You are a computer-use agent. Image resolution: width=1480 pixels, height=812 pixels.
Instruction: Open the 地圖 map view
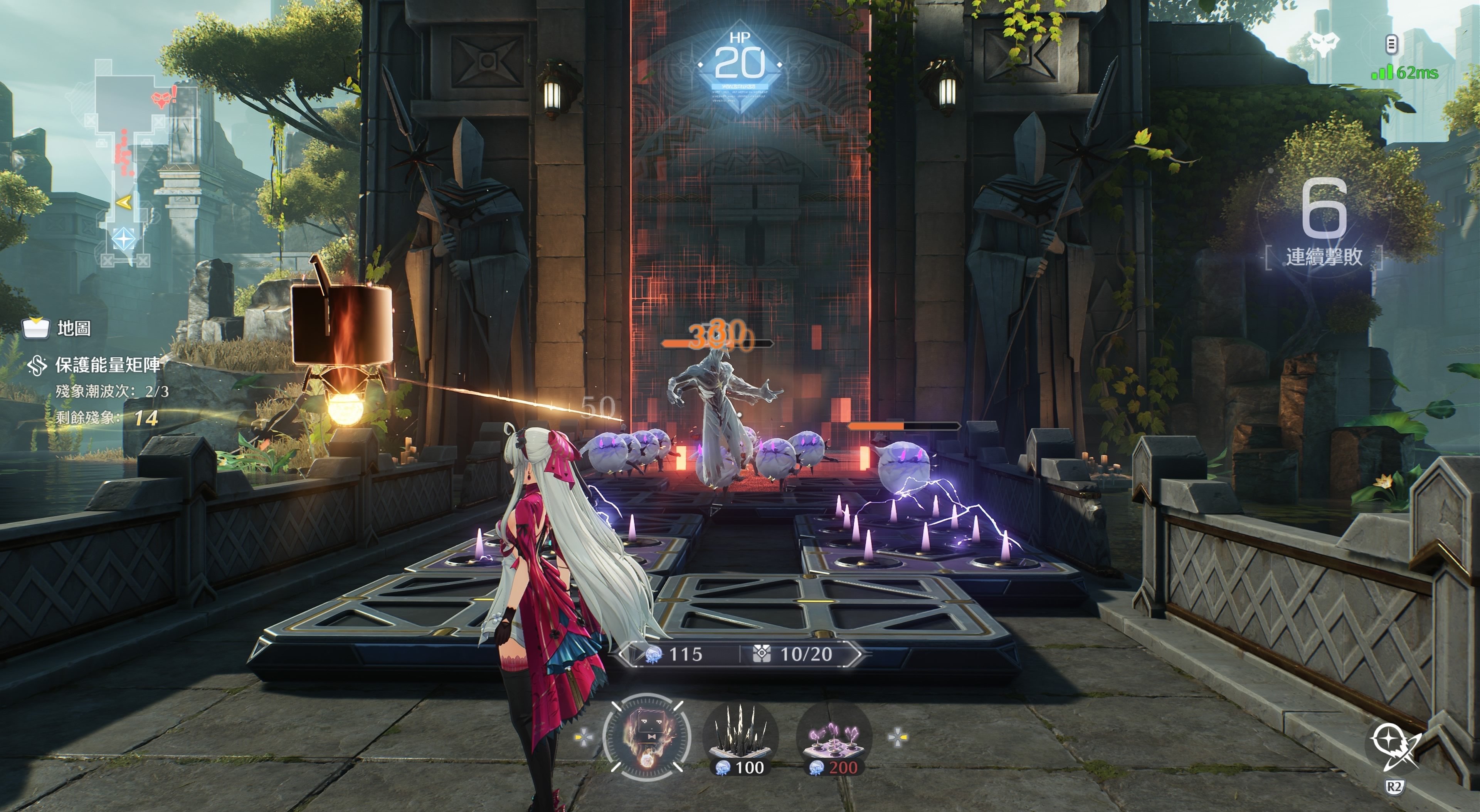click(57, 329)
